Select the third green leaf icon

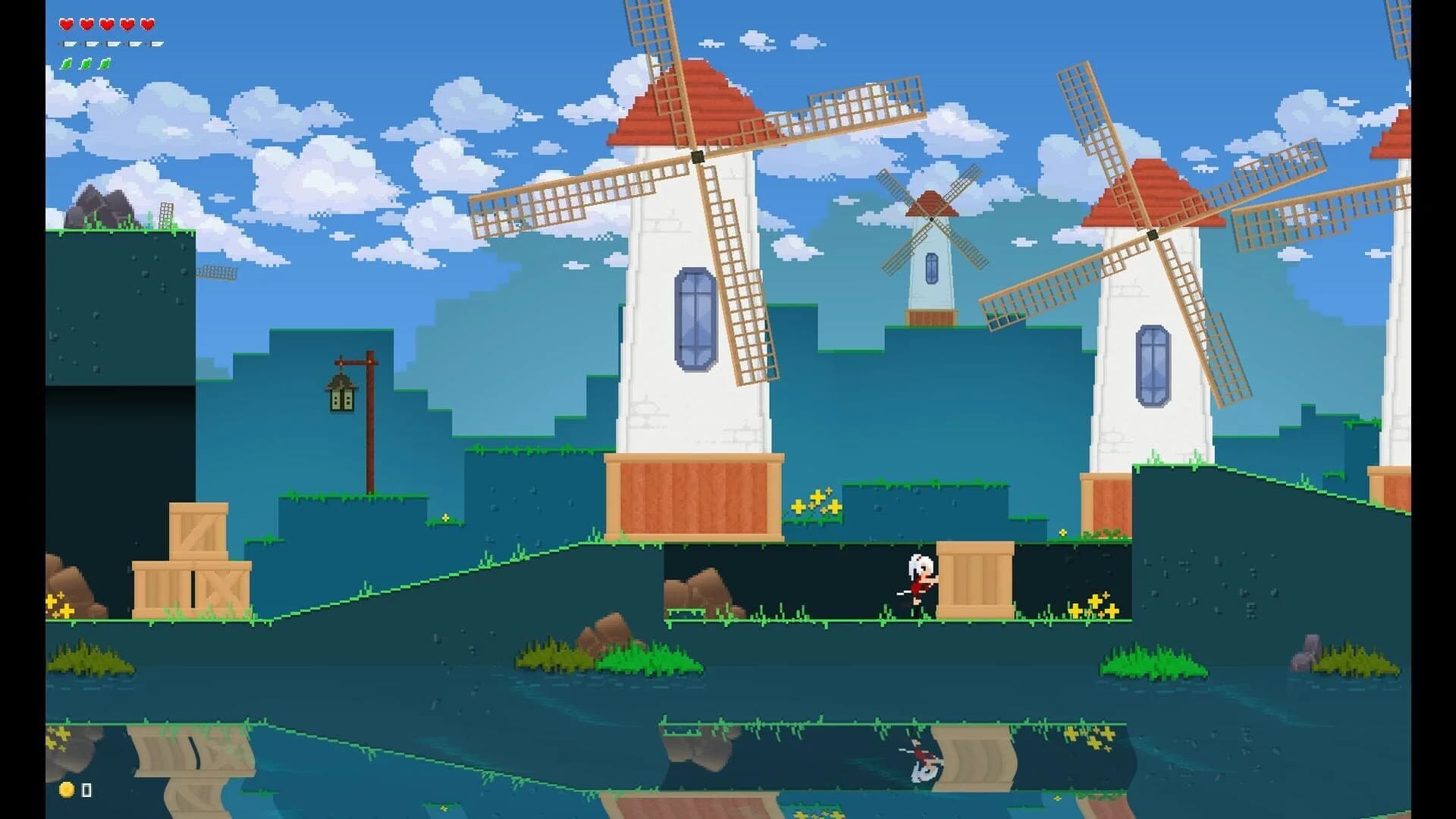(x=105, y=64)
